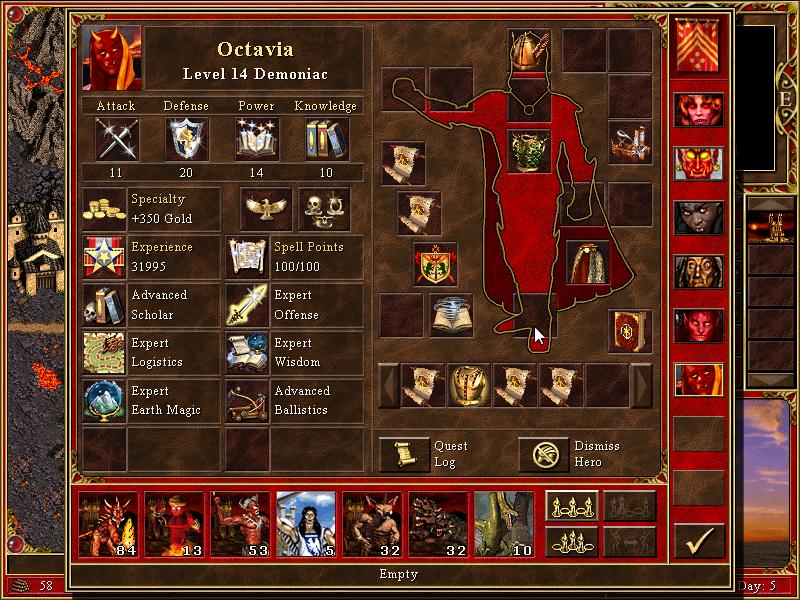The width and height of the screenshot is (800, 600).
Task: View the Expert Earth Magic skill
Action: click(x=104, y=402)
